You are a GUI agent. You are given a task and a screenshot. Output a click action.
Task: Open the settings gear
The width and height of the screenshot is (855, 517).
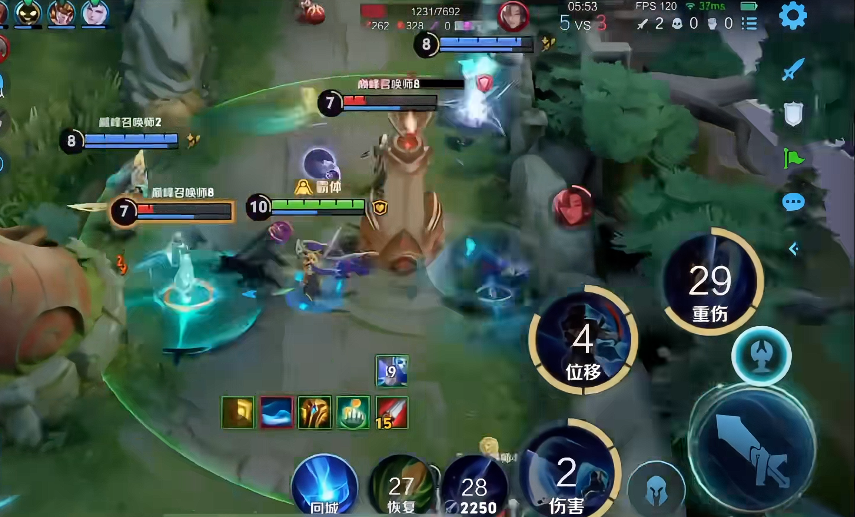[793, 15]
